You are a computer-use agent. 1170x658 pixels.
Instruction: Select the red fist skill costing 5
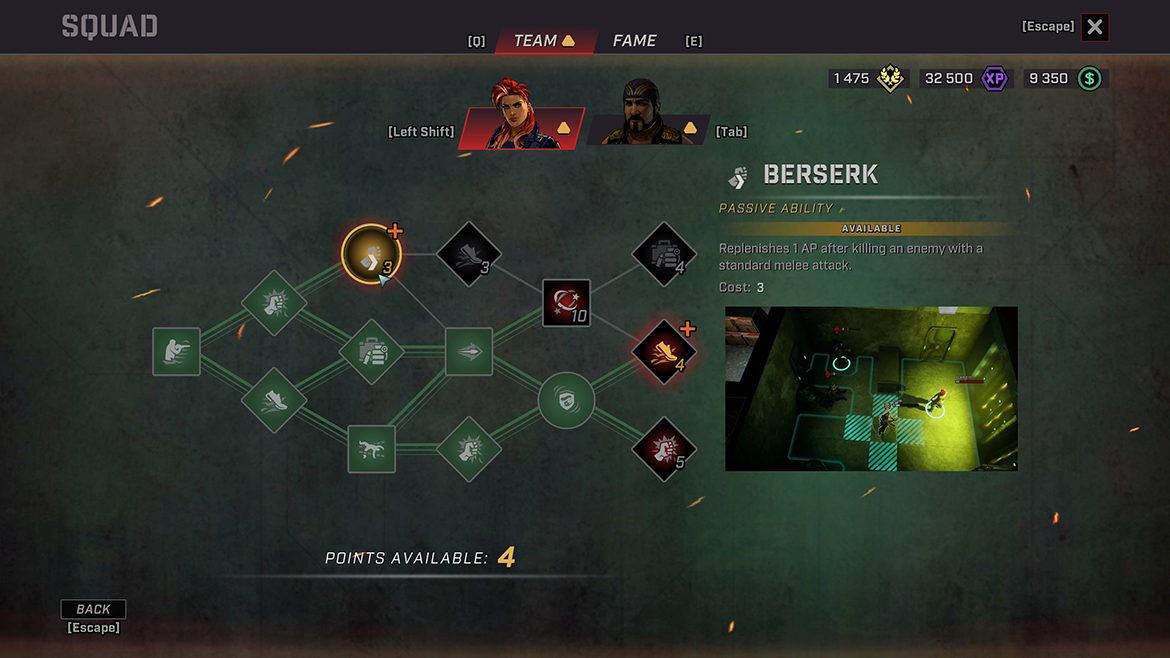664,449
